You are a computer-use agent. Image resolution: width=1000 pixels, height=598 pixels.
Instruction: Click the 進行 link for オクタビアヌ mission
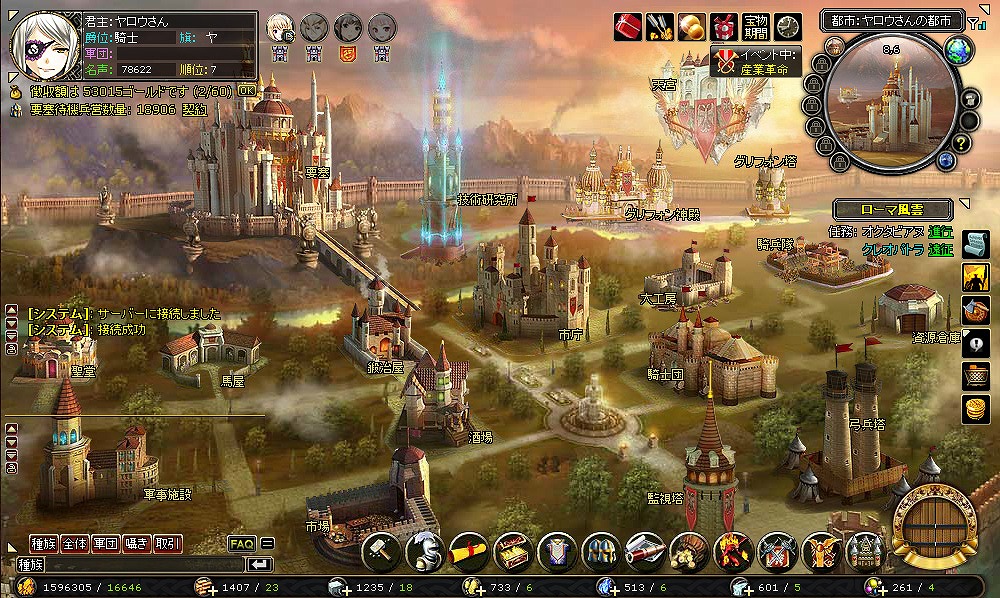(x=940, y=232)
